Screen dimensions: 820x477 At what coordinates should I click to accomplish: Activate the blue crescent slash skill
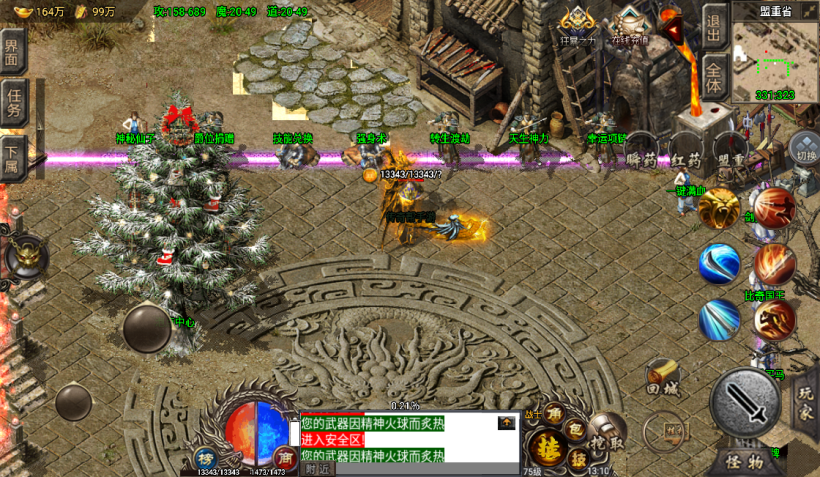(x=719, y=262)
